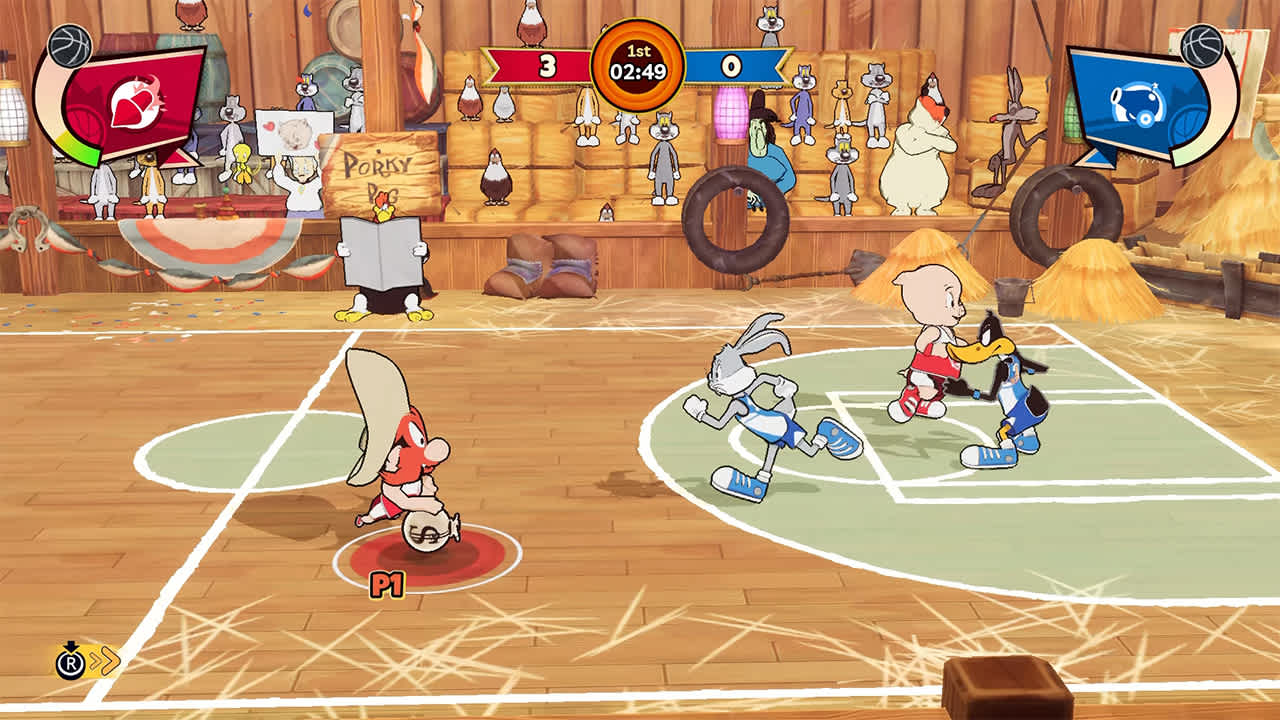Expand the double chevron next to the R button
Viewport: 1280px width, 720px height.
pos(108,661)
